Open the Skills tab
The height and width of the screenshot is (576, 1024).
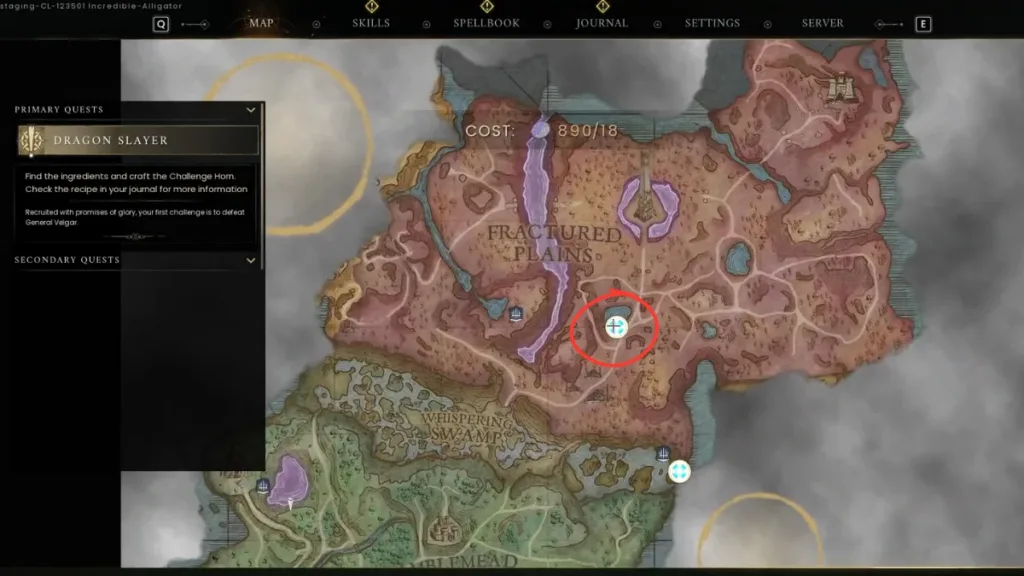point(371,23)
